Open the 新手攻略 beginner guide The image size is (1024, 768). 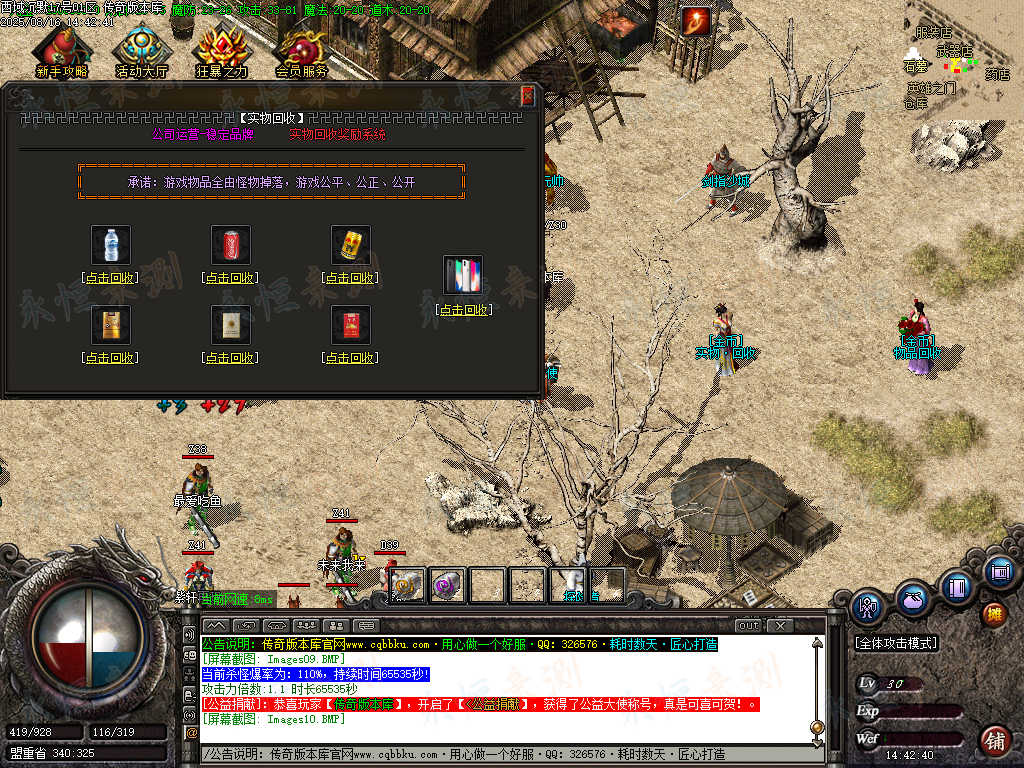60,52
